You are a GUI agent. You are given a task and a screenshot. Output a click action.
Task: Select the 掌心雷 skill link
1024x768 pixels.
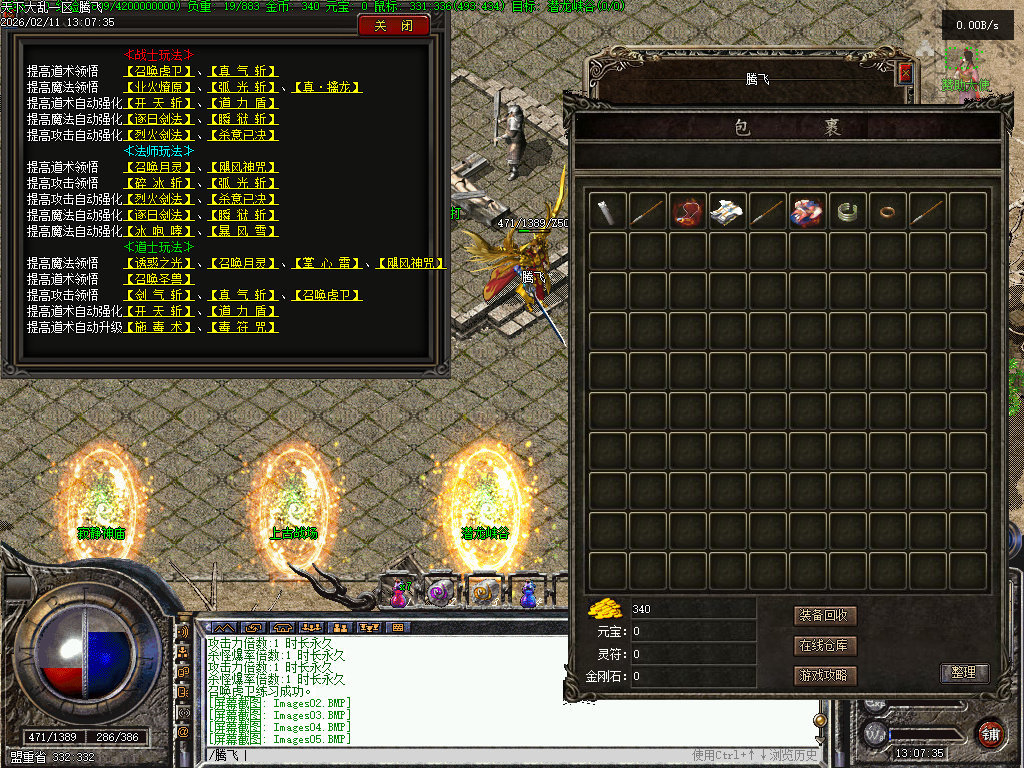tap(328, 263)
